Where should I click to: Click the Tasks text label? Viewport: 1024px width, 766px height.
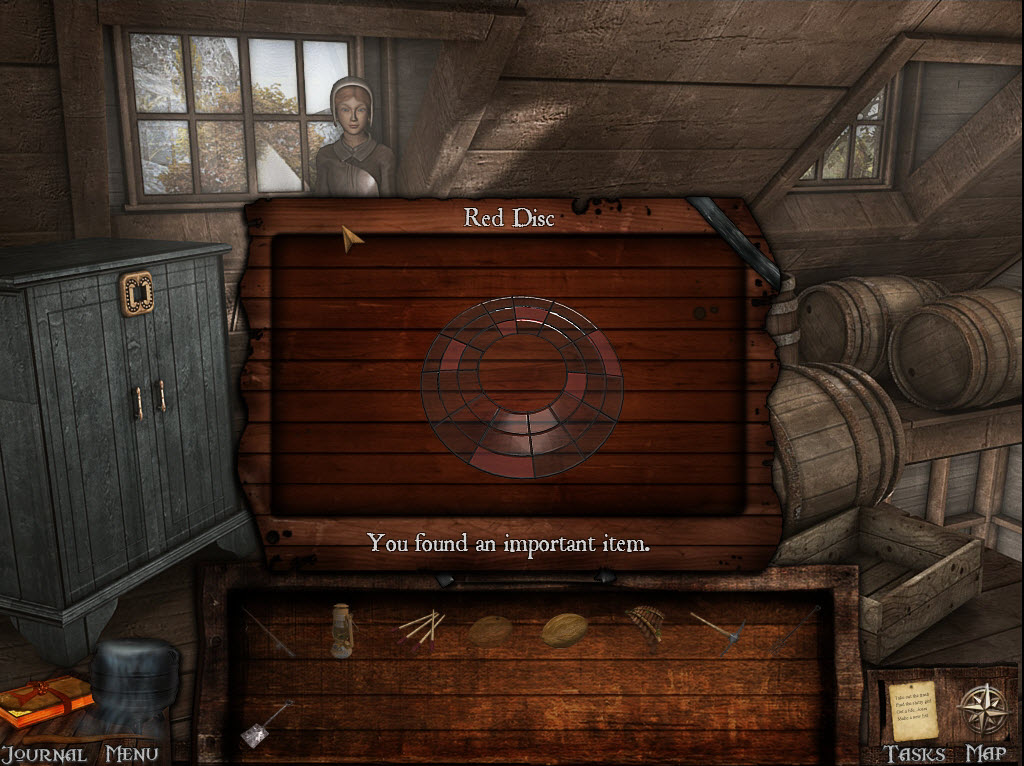tap(914, 754)
